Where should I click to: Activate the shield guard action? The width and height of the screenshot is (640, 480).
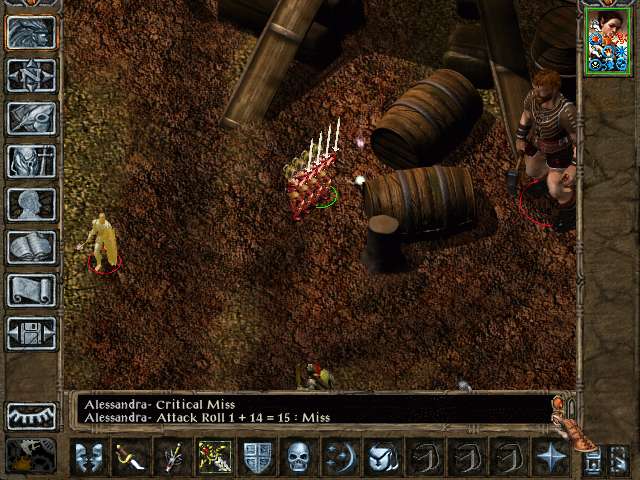[258, 458]
